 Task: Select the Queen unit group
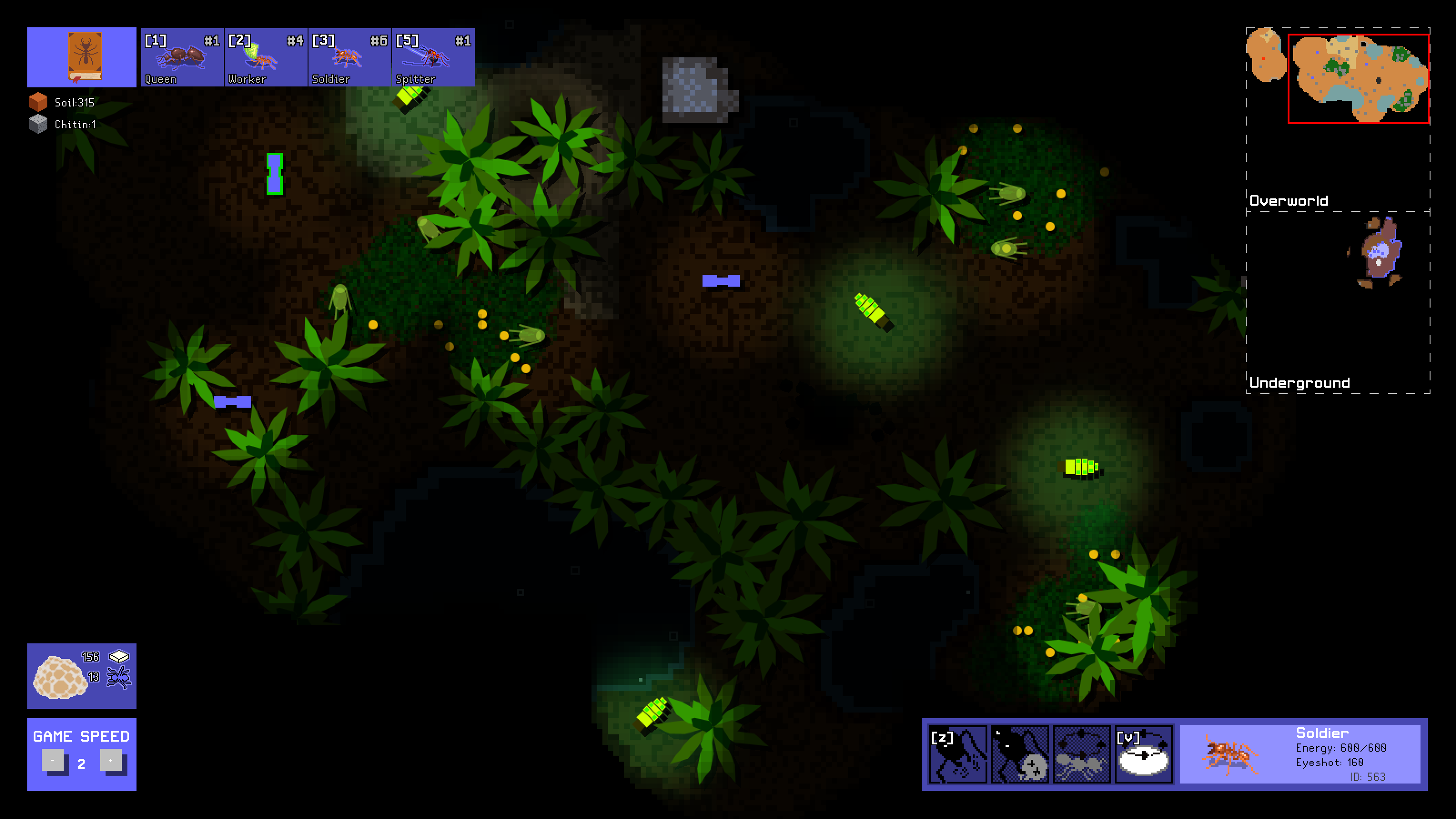(x=182, y=58)
